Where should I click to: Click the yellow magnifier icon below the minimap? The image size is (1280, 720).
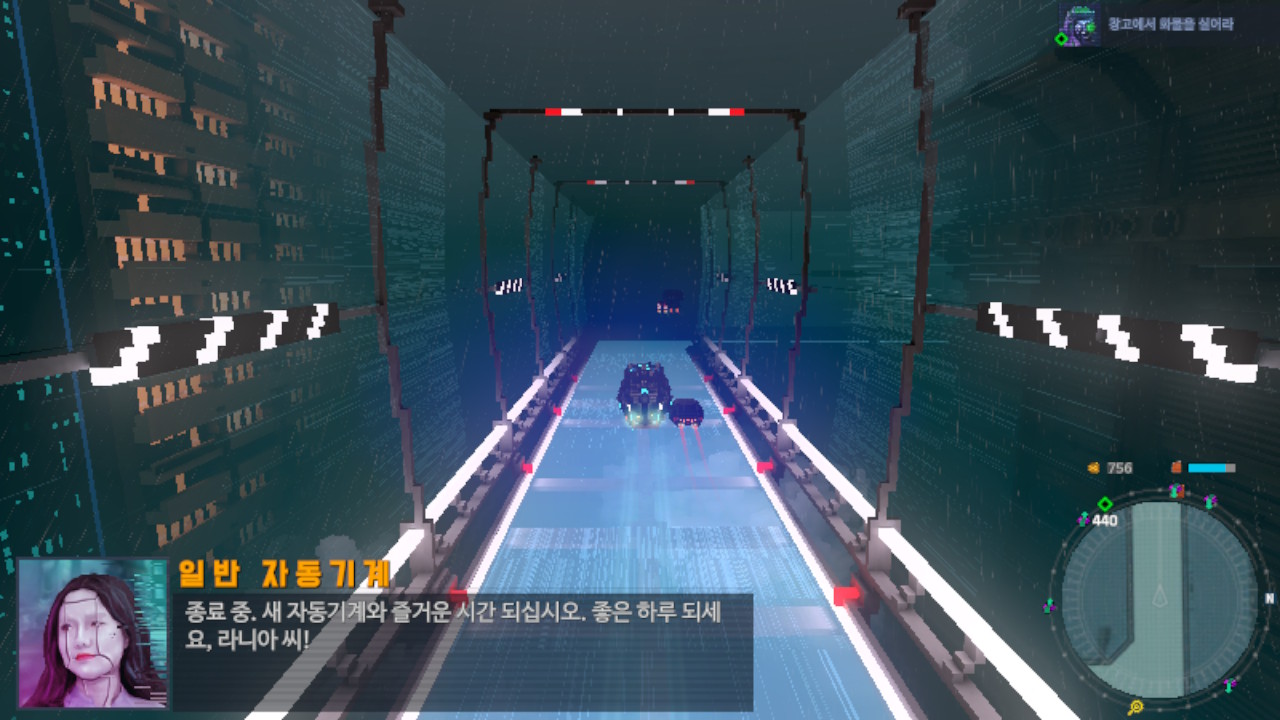[x=1137, y=706]
